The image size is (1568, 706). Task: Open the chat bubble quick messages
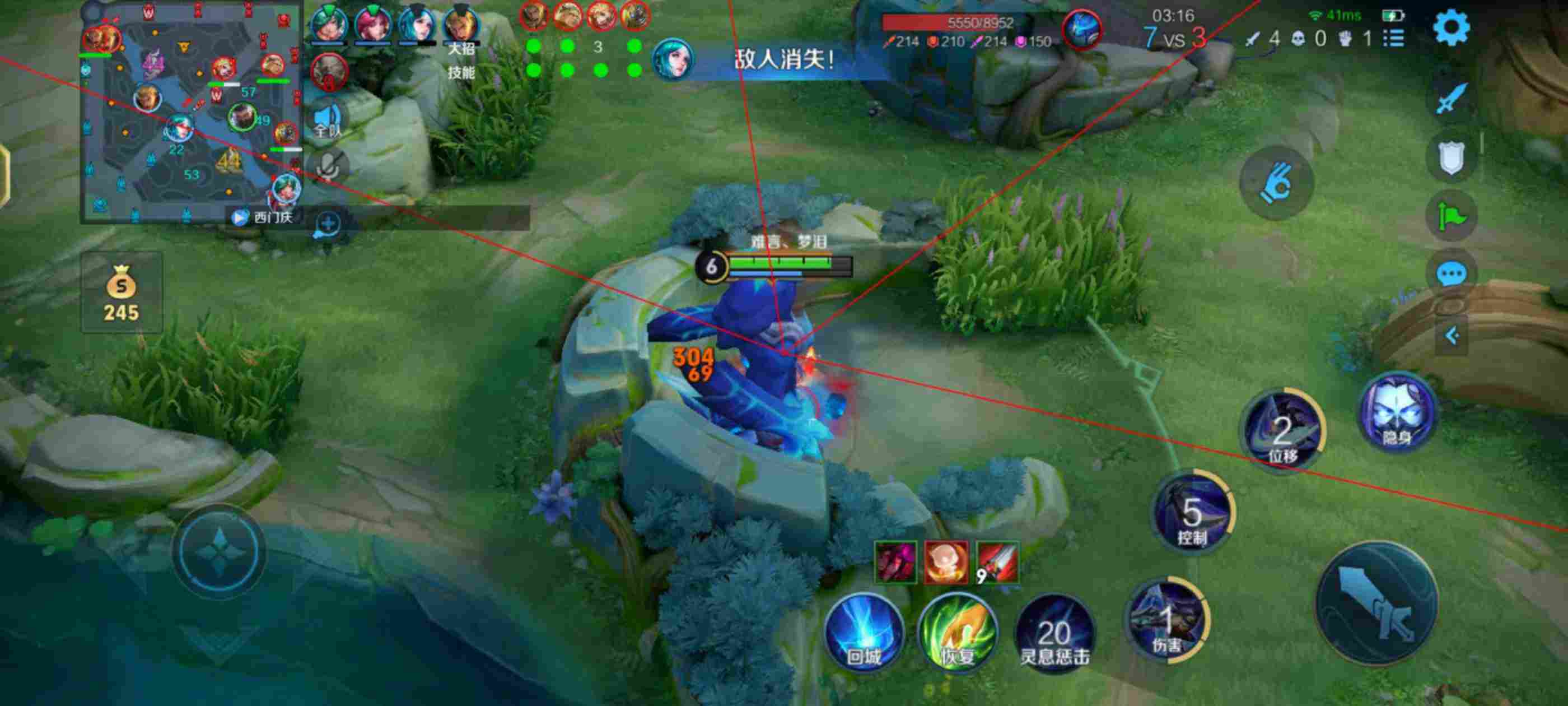click(x=1451, y=274)
